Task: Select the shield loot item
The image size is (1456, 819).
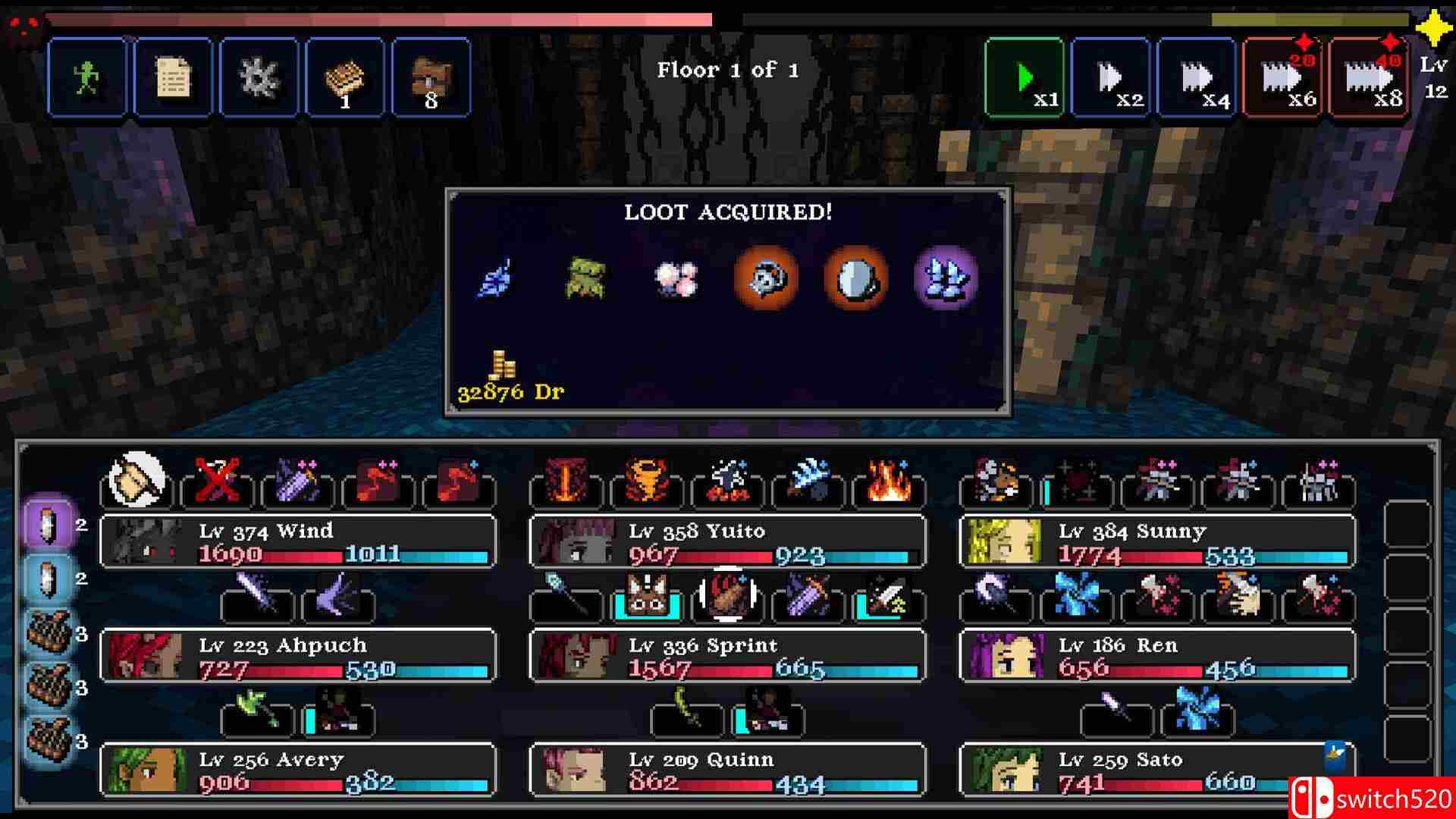Action: [x=855, y=279]
